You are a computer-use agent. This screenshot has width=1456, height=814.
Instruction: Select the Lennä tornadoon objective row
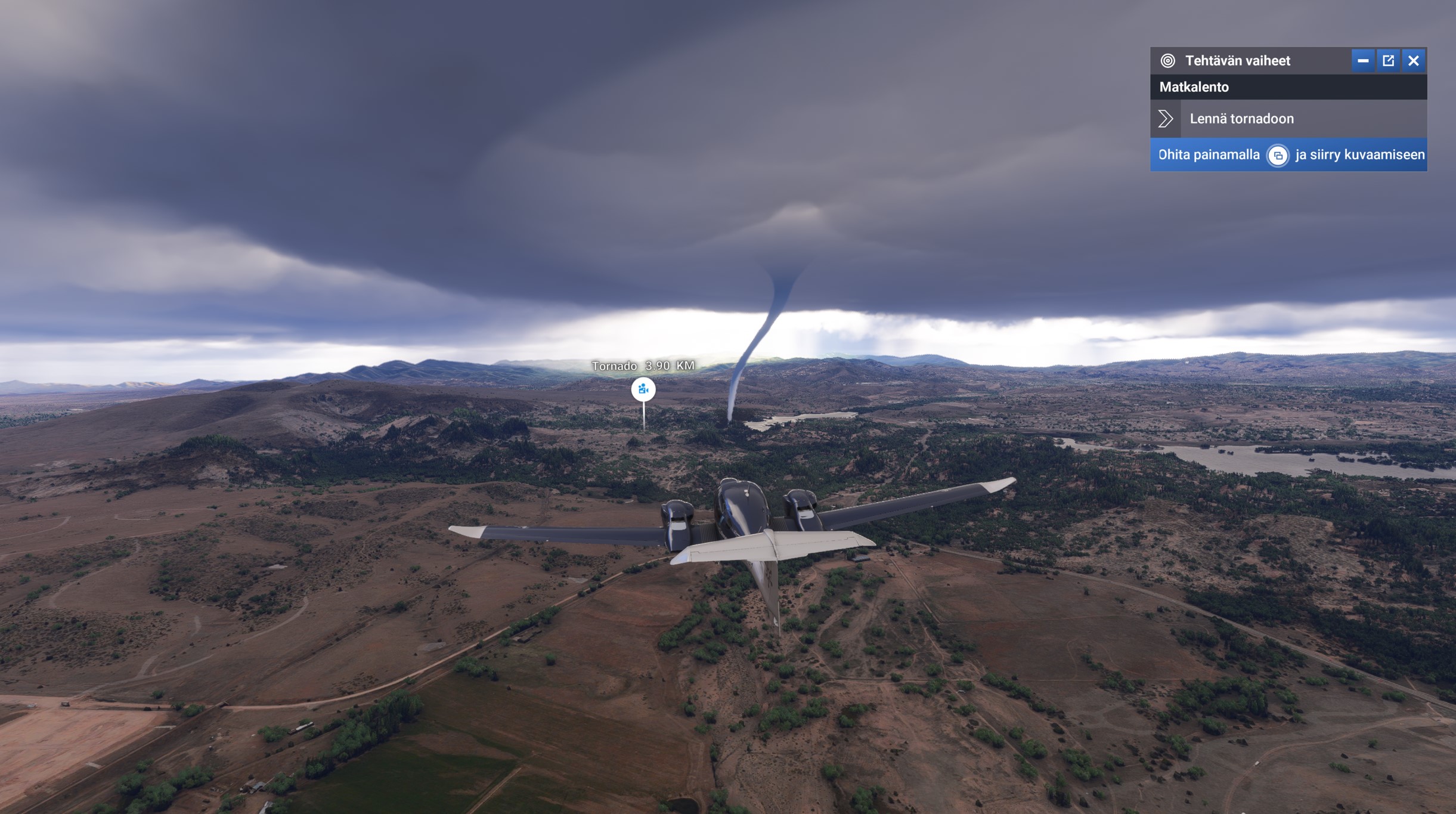1288,119
